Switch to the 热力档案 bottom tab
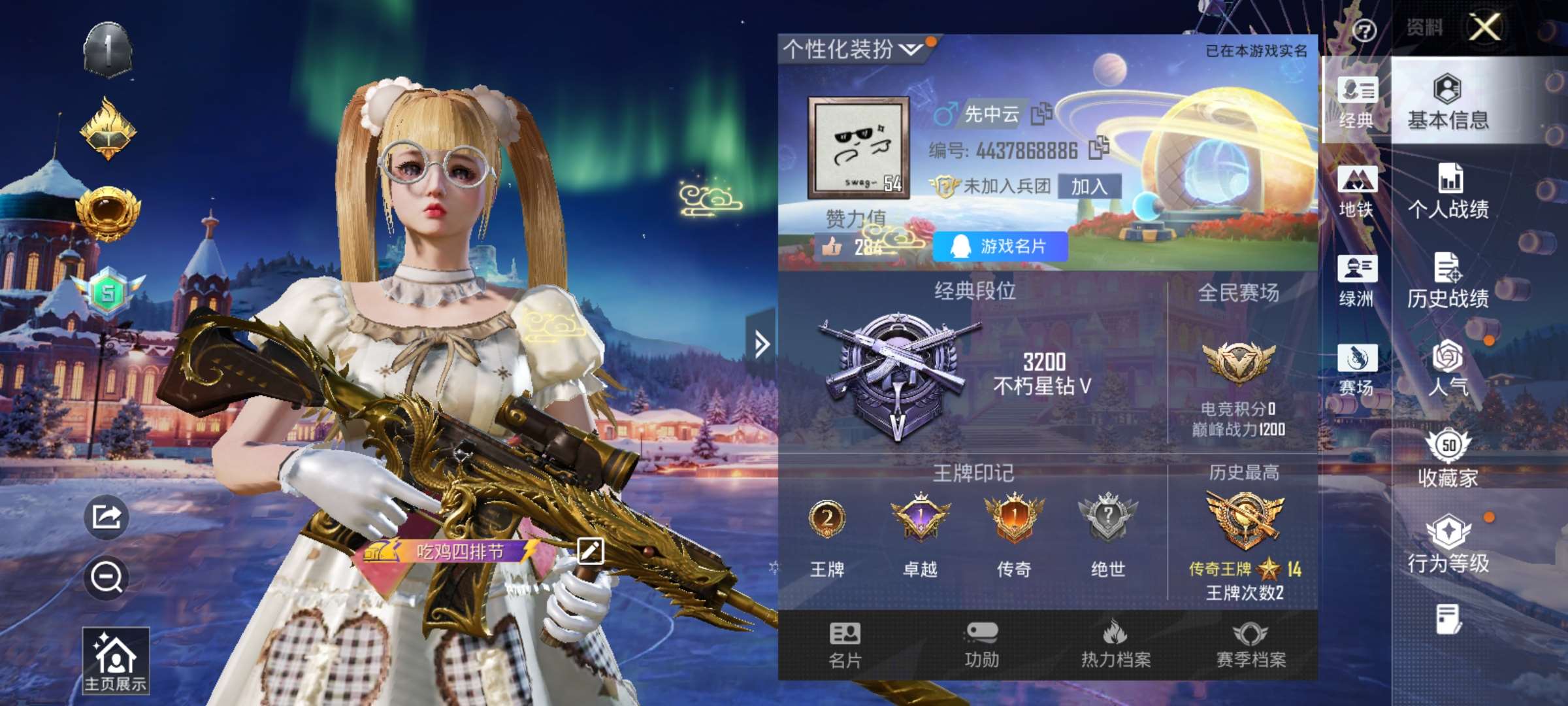 (x=1116, y=645)
